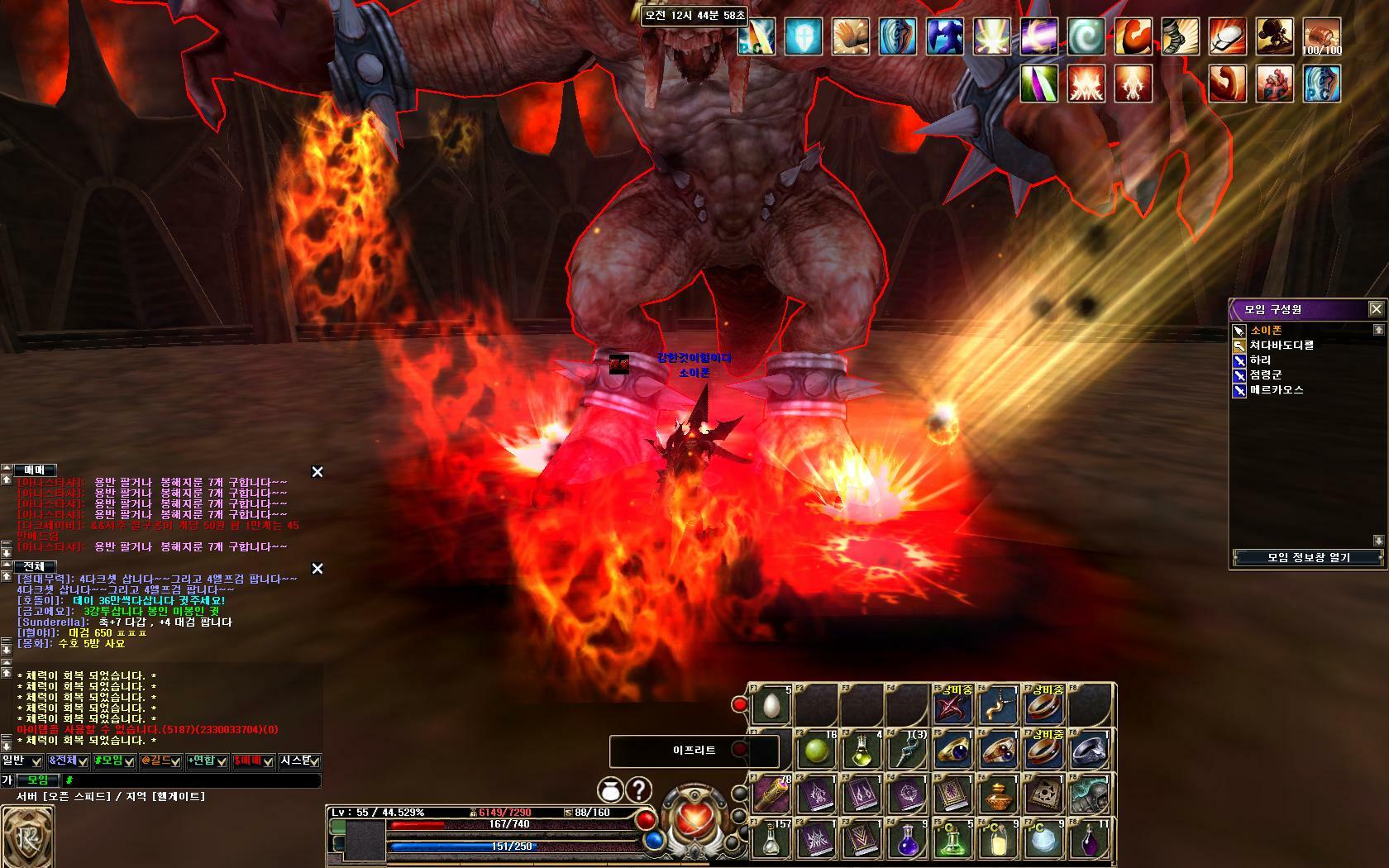Toggle the 일반 general chat filter

click(x=21, y=761)
